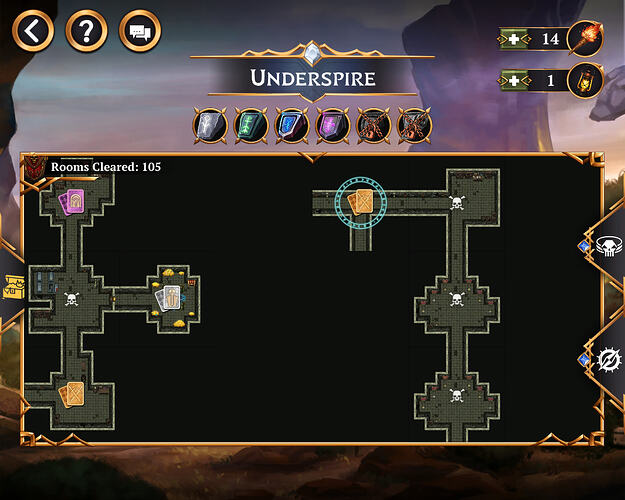
Task: Select the purple rune stone icon
Action: [x=331, y=125]
